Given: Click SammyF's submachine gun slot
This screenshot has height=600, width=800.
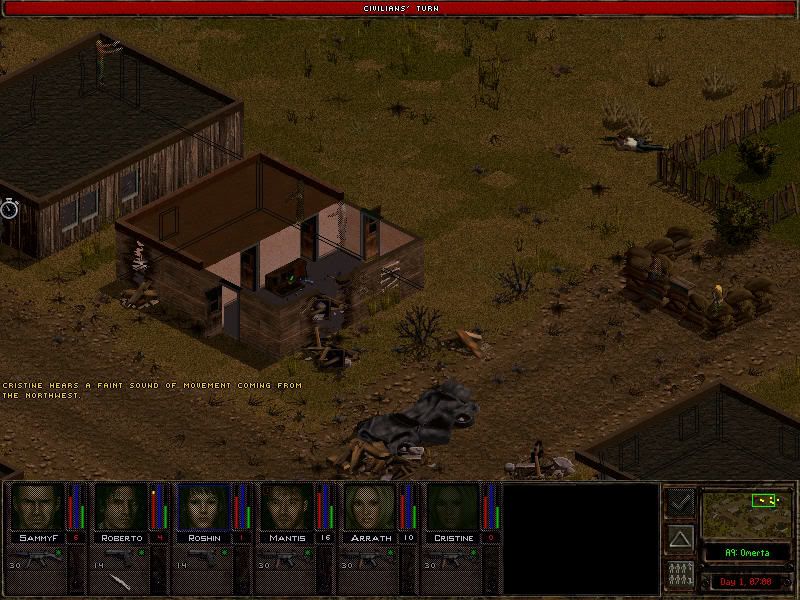Looking at the screenshot, I should coord(37,556).
